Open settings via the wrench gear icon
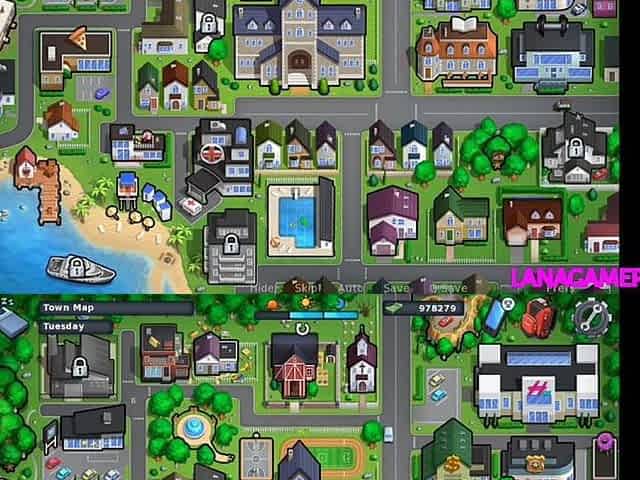This screenshot has height=480, width=640. point(585,317)
